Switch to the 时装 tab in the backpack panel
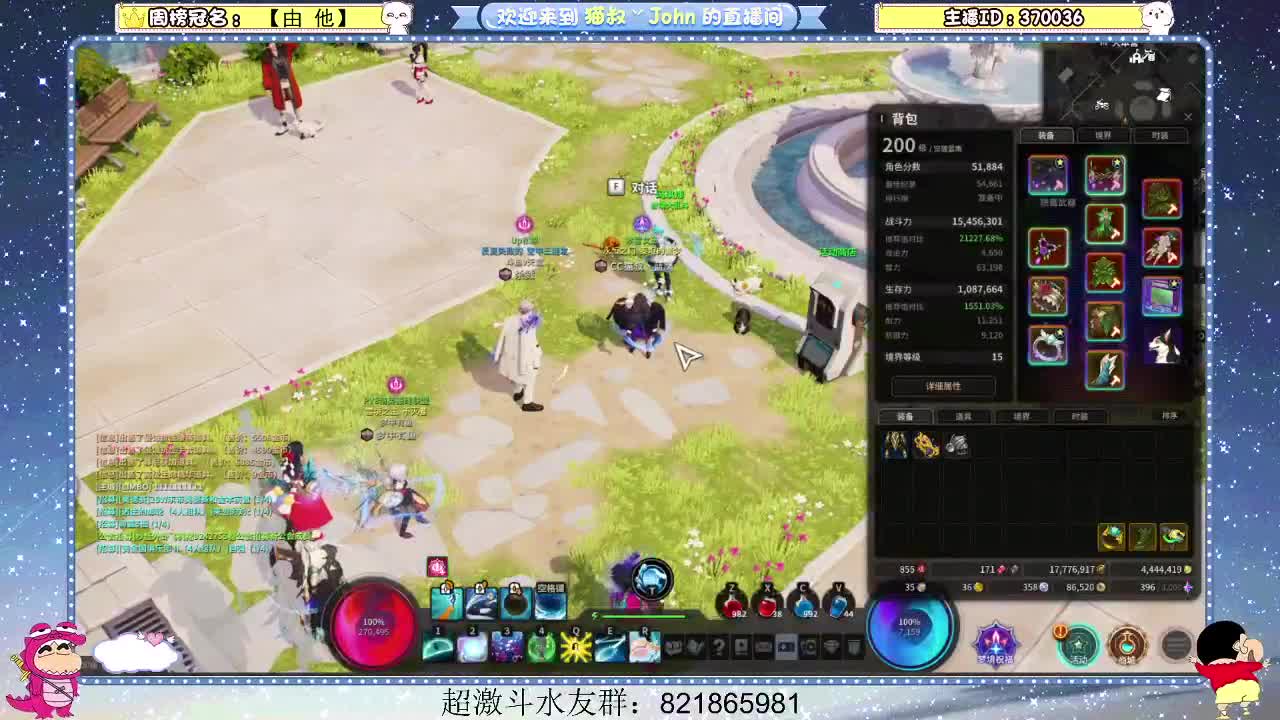The height and width of the screenshot is (720, 1280). click(x=1160, y=134)
